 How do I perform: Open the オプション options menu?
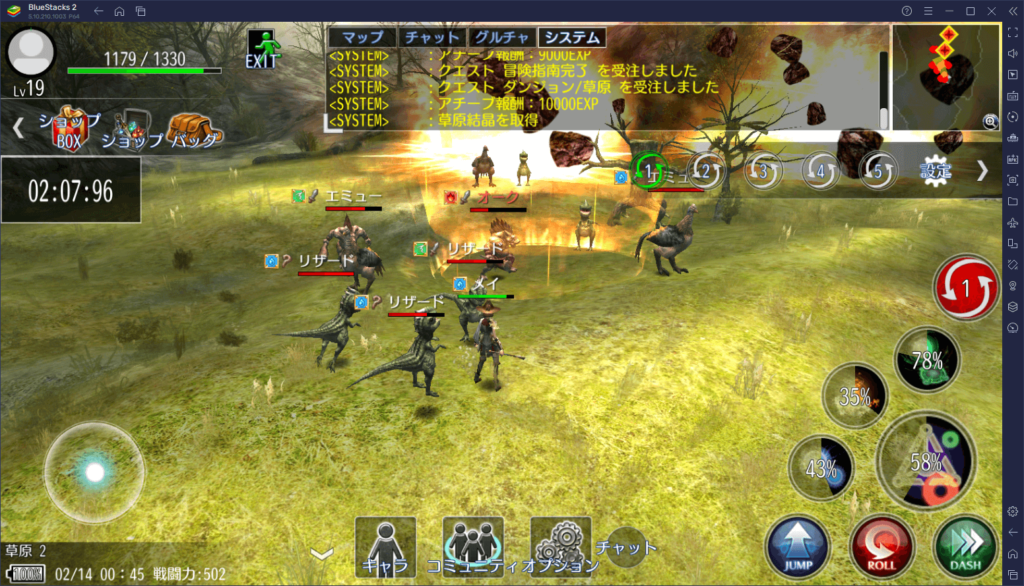[560, 547]
